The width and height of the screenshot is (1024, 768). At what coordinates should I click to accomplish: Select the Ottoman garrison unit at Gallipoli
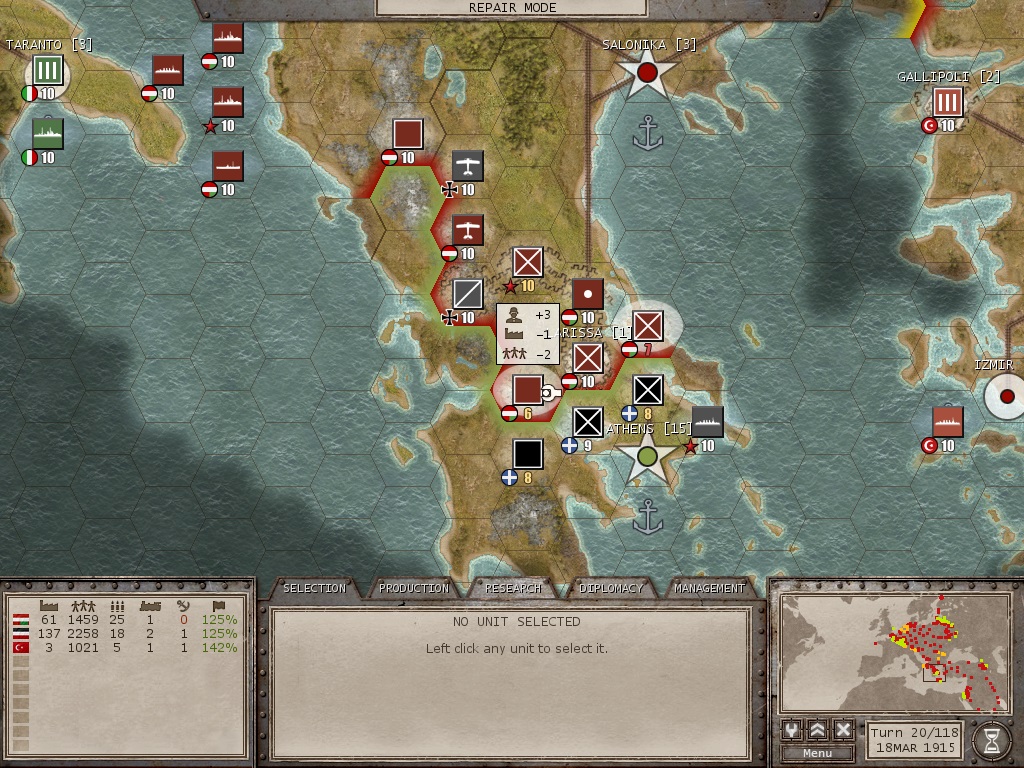tap(947, 102)
